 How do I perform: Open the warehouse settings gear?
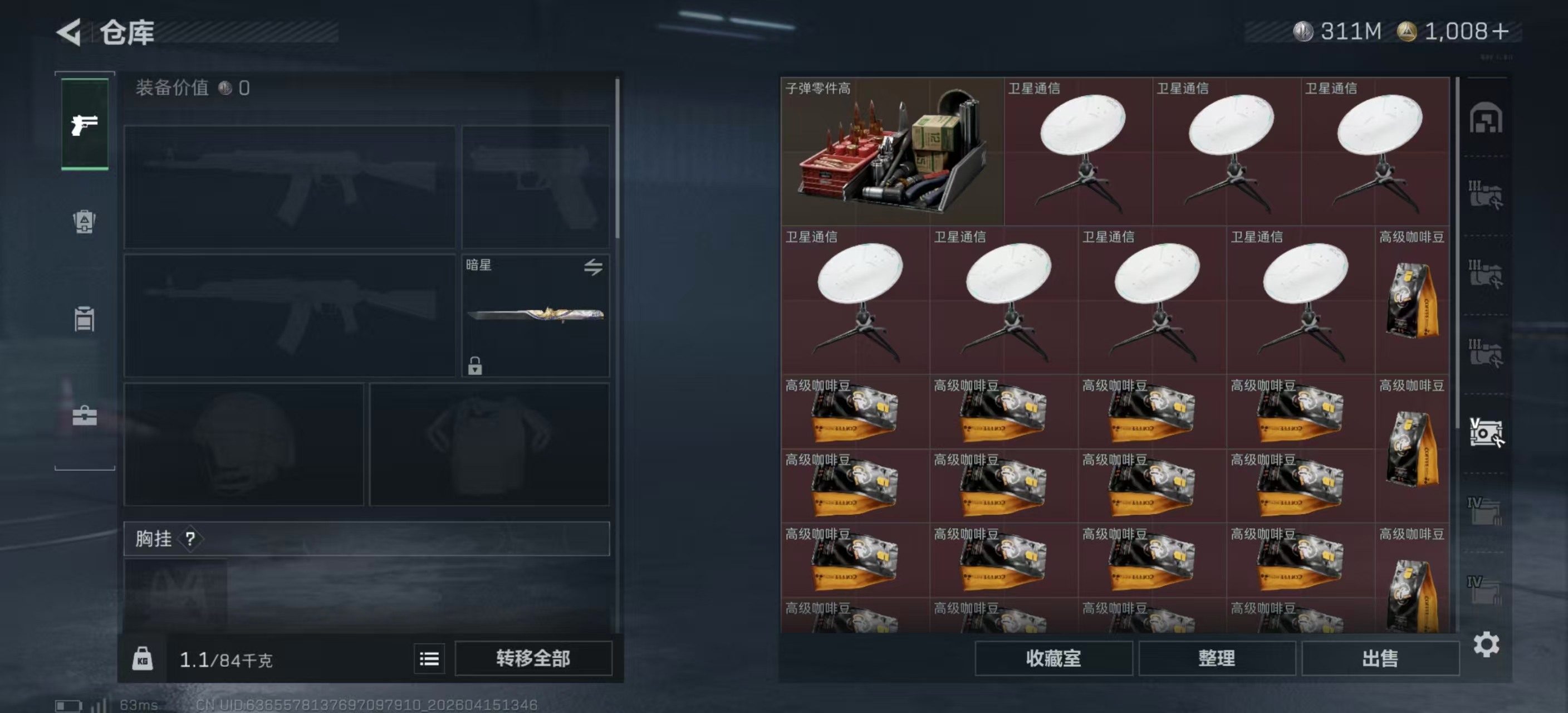click(1486, 644)
